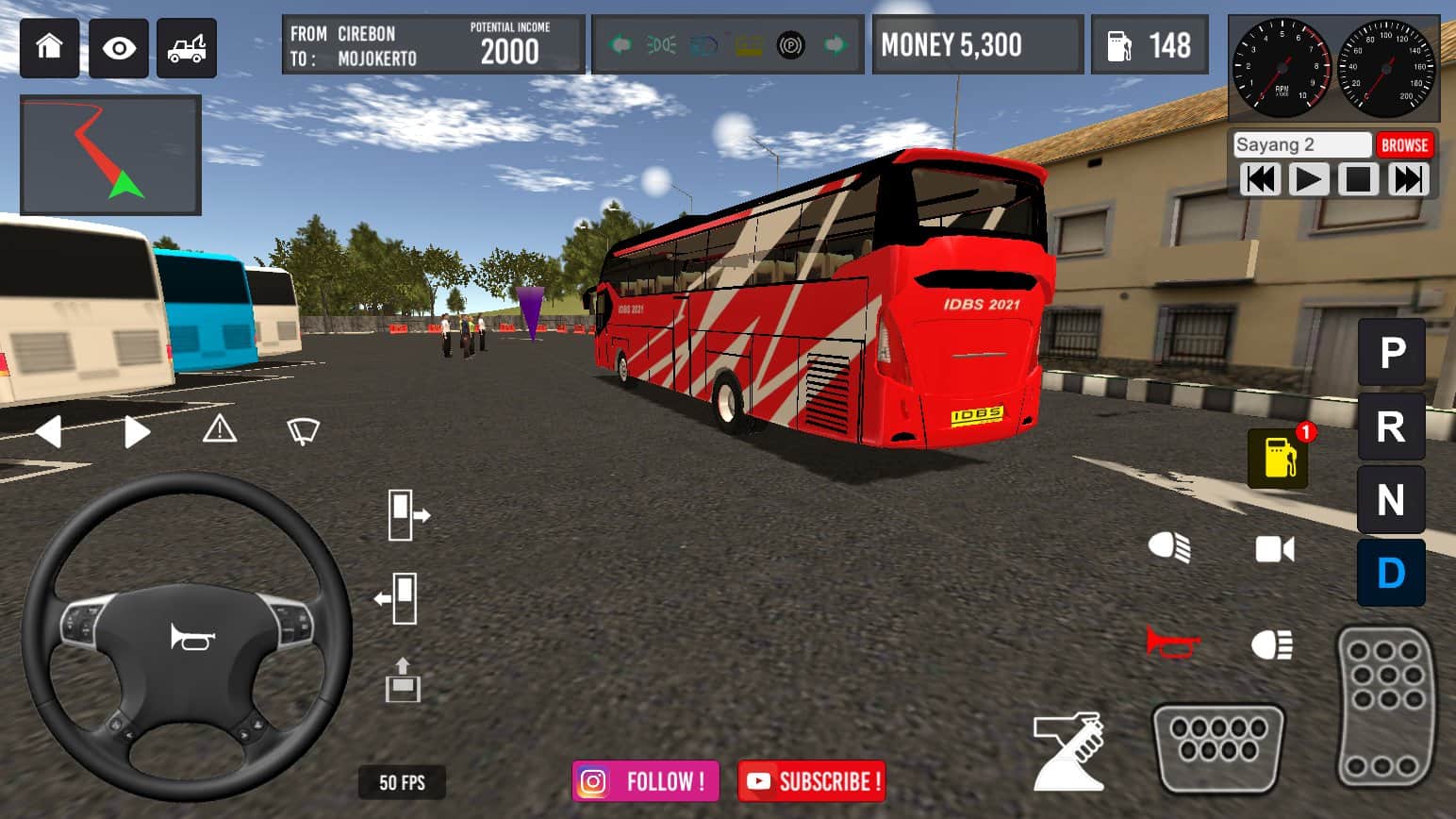
Task: Activate the right turn signal arrow
Action: click(x=137, y=432)
